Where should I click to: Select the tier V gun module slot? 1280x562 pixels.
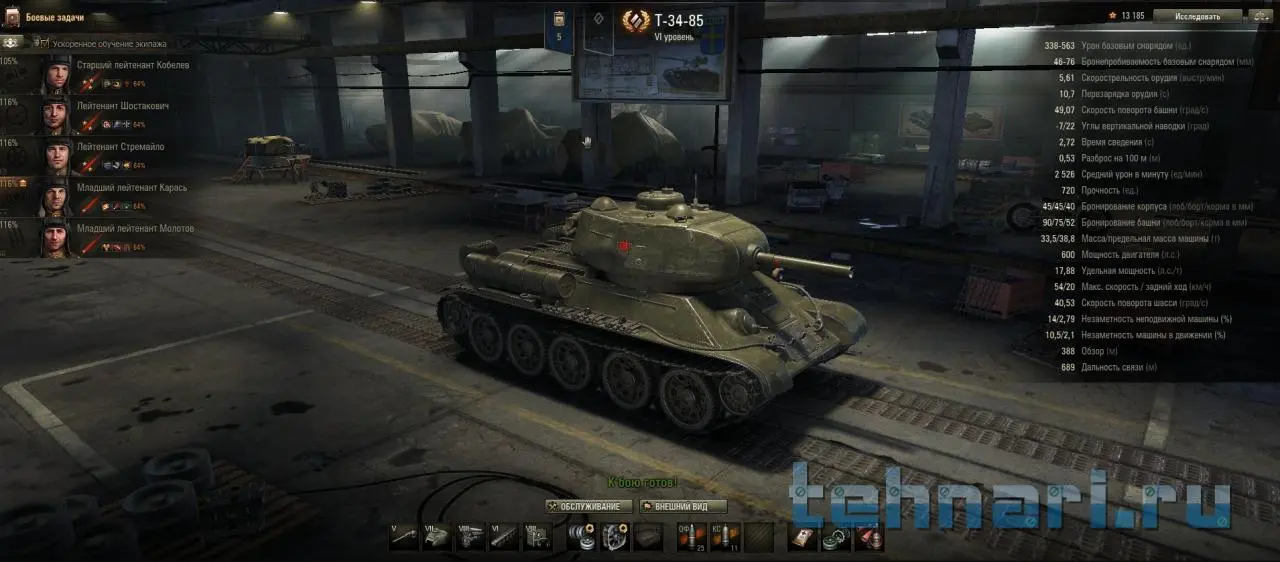pyautogui.click(x=404, y=537)
